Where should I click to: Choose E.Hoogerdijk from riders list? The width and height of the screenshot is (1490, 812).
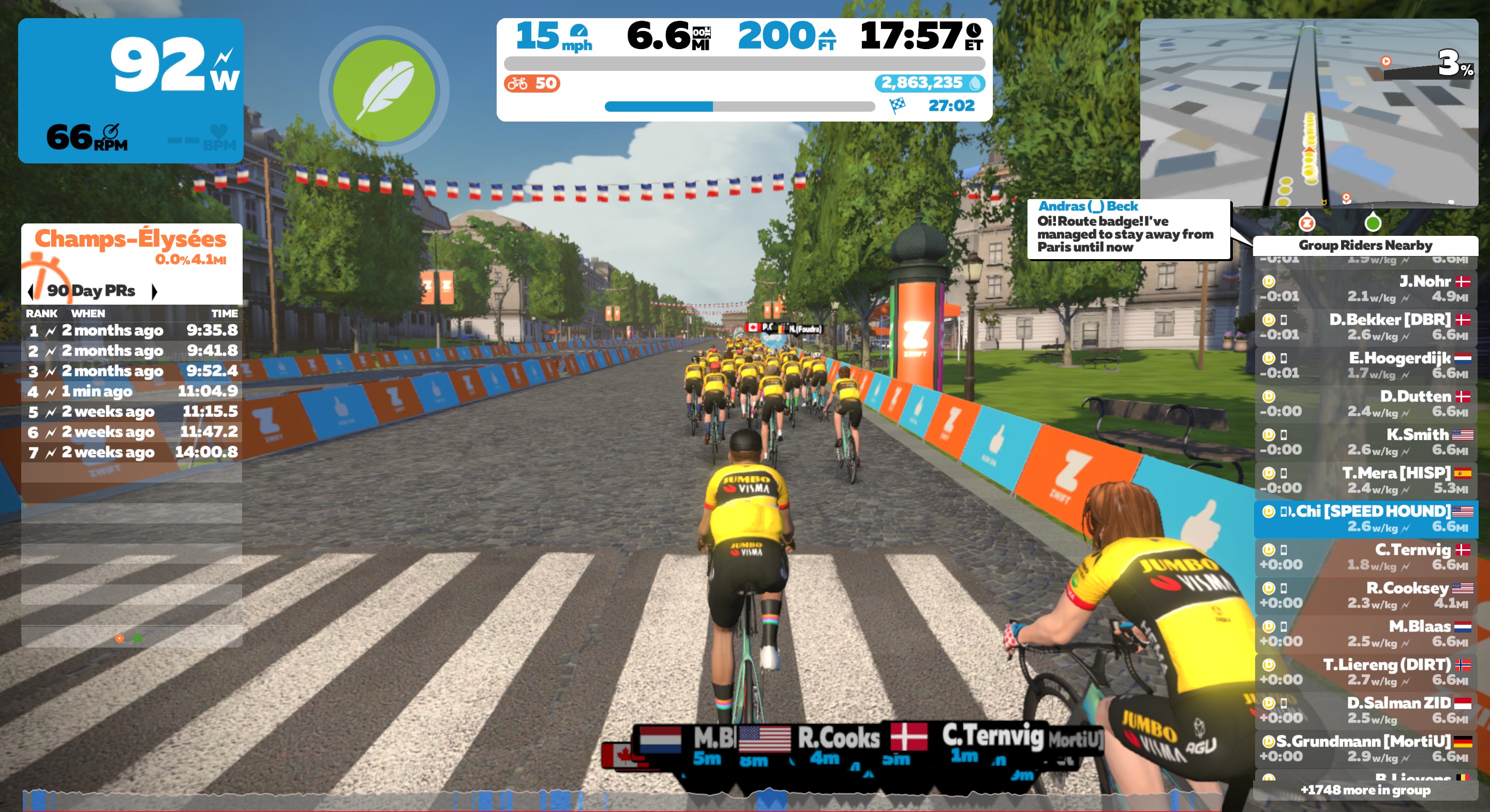click(1365, 366)
